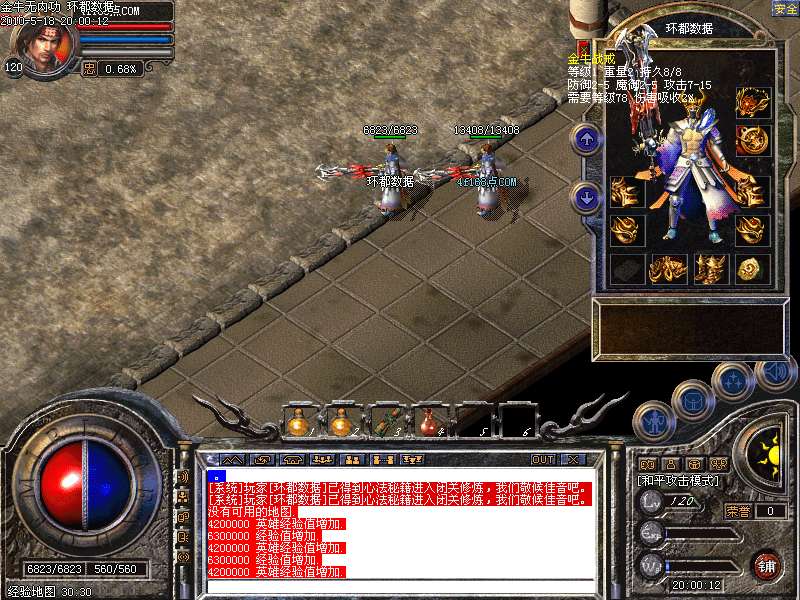Screen dimensions: 800x600
Task: Click the group icon with three figures
Action: coord(322,460)
